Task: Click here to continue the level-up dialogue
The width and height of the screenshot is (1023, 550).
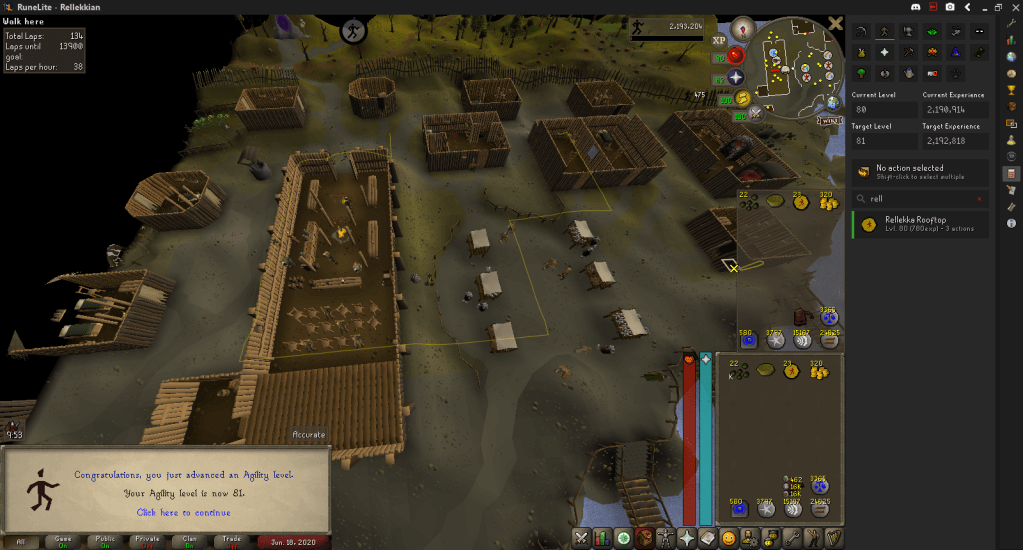Action: [x=183, y=513]
